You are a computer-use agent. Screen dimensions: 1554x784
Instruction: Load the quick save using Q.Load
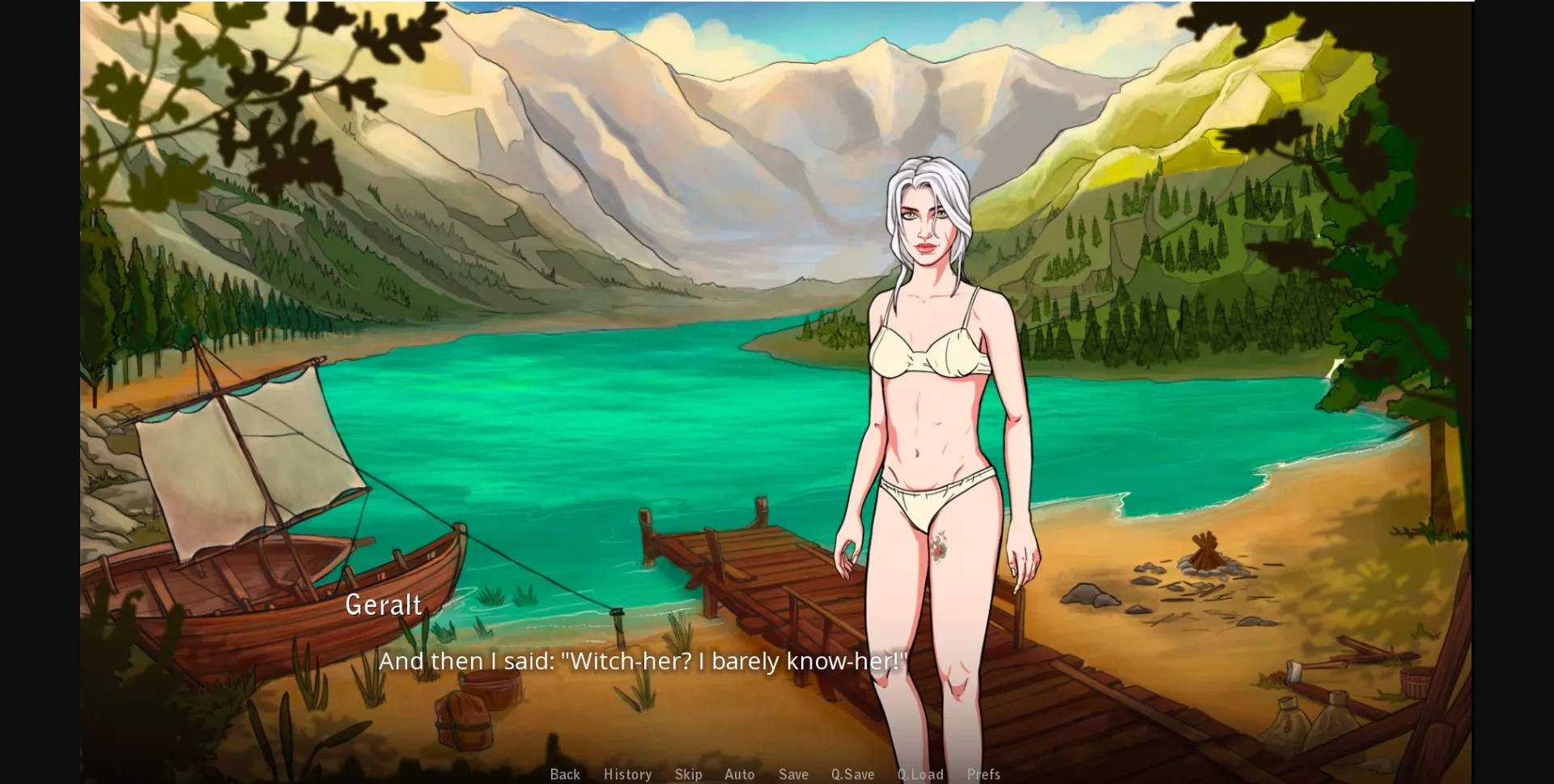click(921, 774)
